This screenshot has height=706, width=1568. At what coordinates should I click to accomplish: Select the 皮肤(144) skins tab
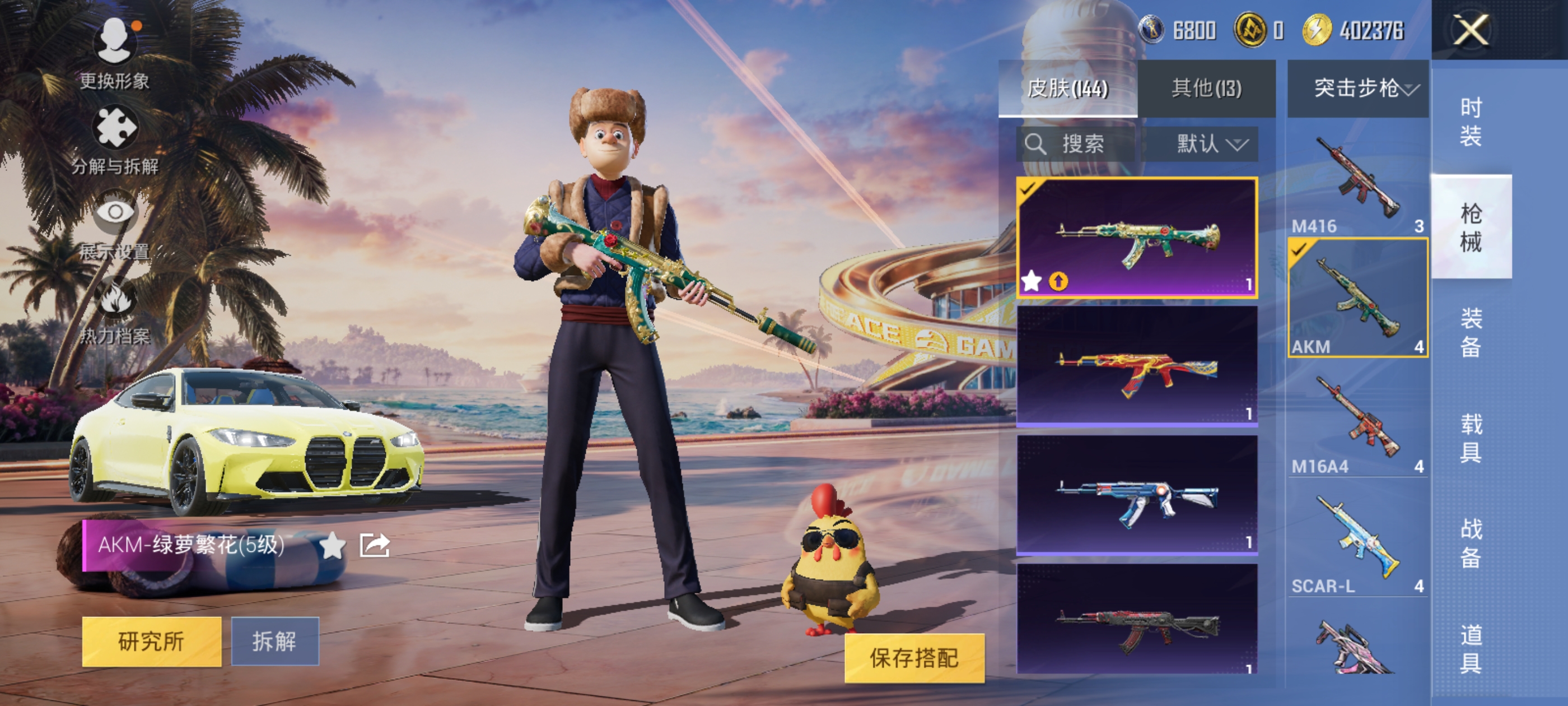point(1068,89)
